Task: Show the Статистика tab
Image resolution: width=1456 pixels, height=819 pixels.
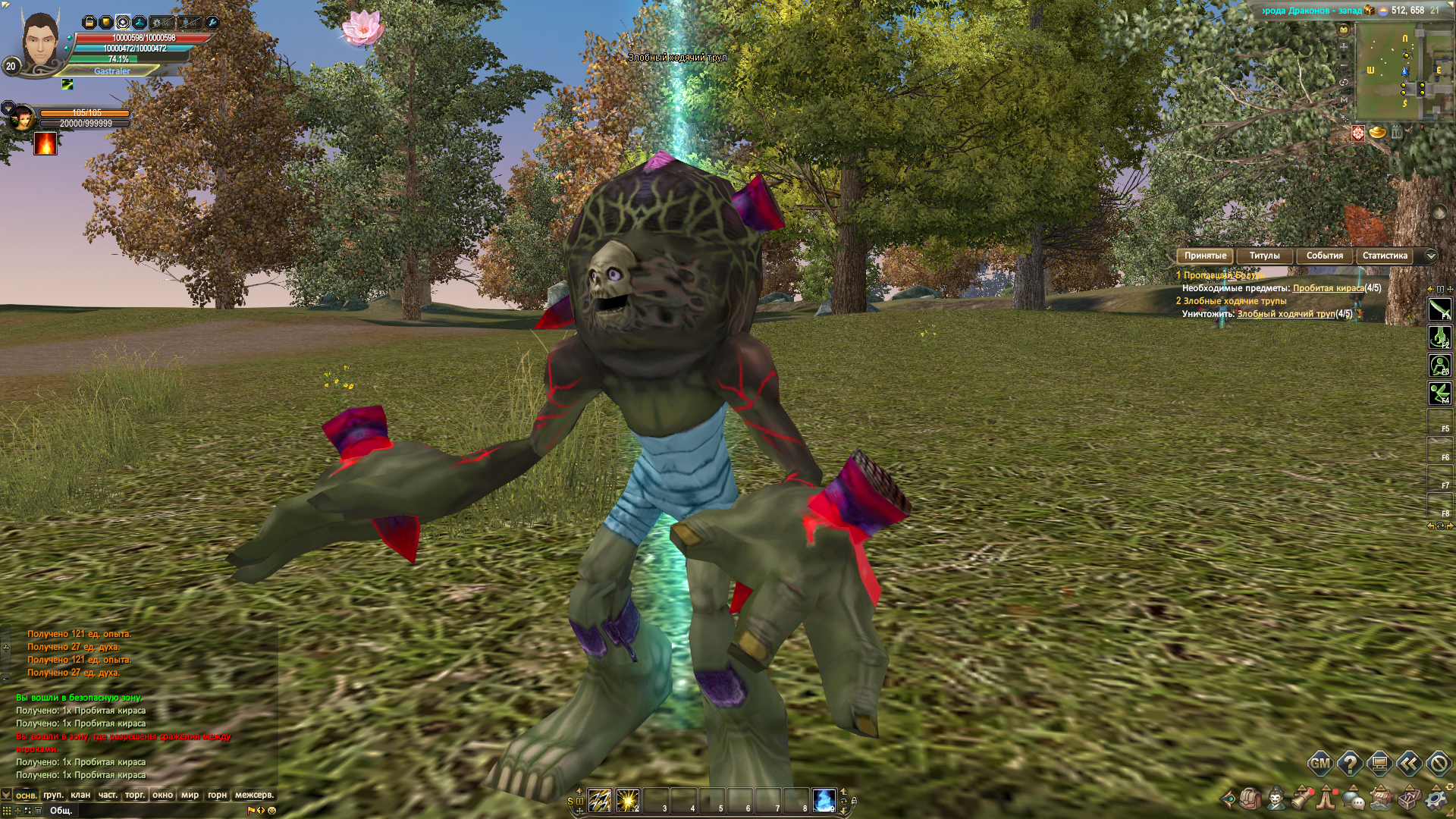Action: 1385,256
